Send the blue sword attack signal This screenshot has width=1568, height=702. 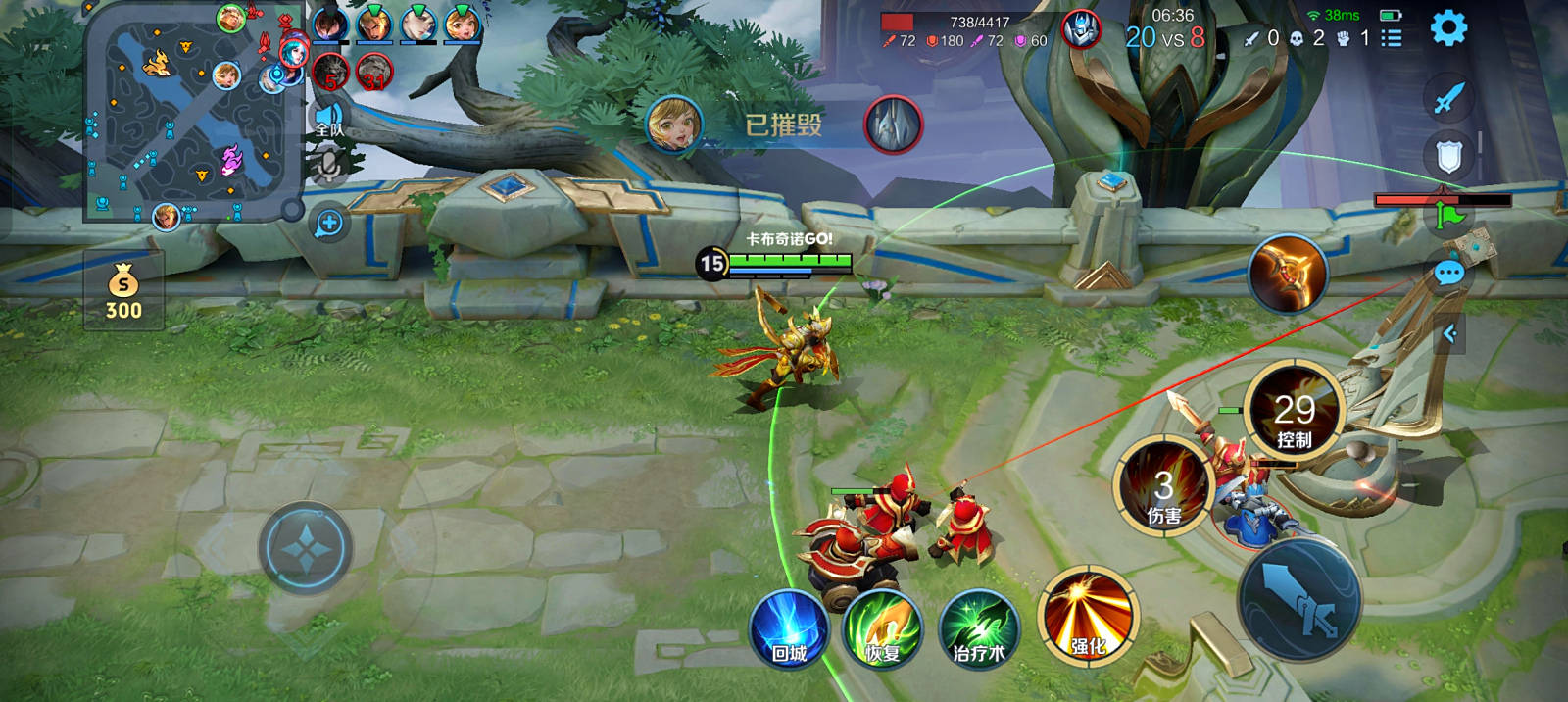(x=1448, y=97)
